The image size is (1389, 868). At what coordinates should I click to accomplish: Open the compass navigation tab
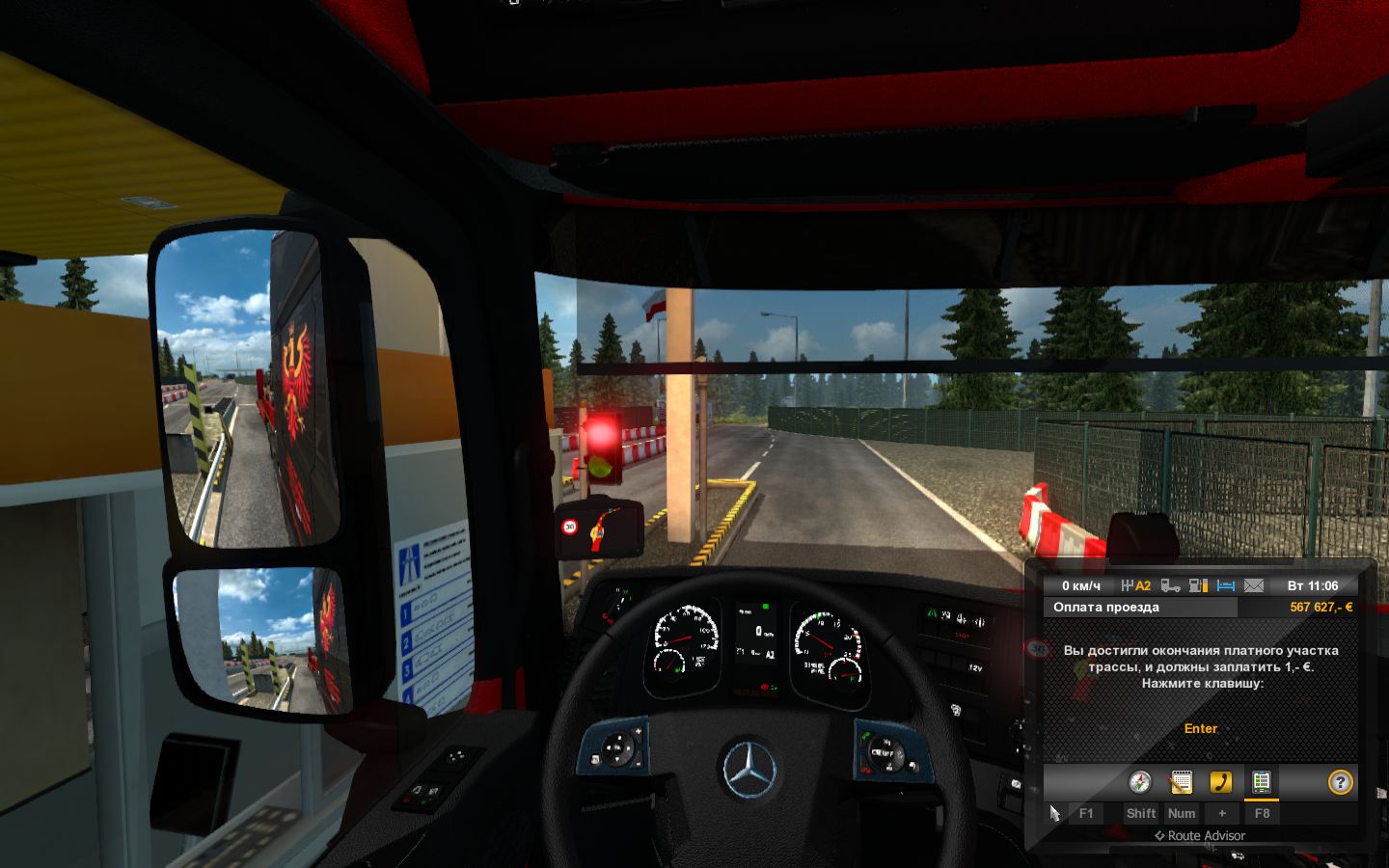point(1140,782)
